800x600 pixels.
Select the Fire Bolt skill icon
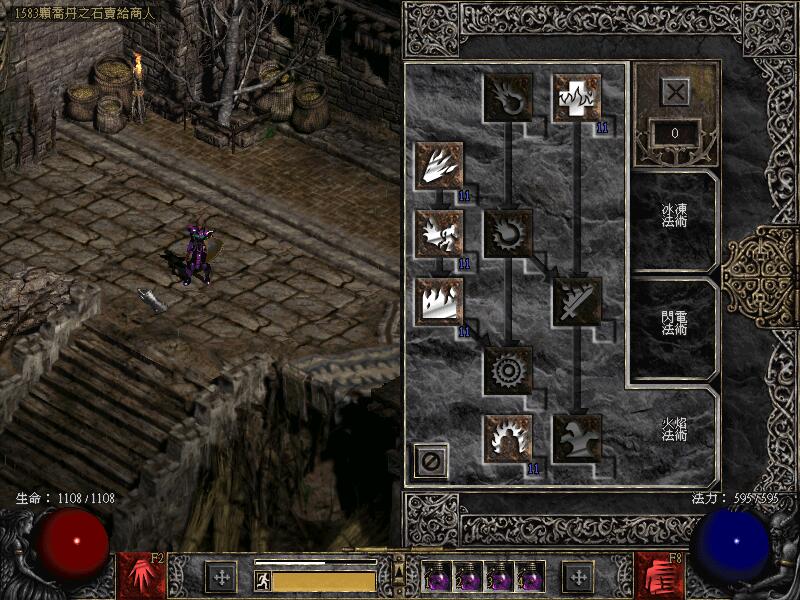point(508,98)
